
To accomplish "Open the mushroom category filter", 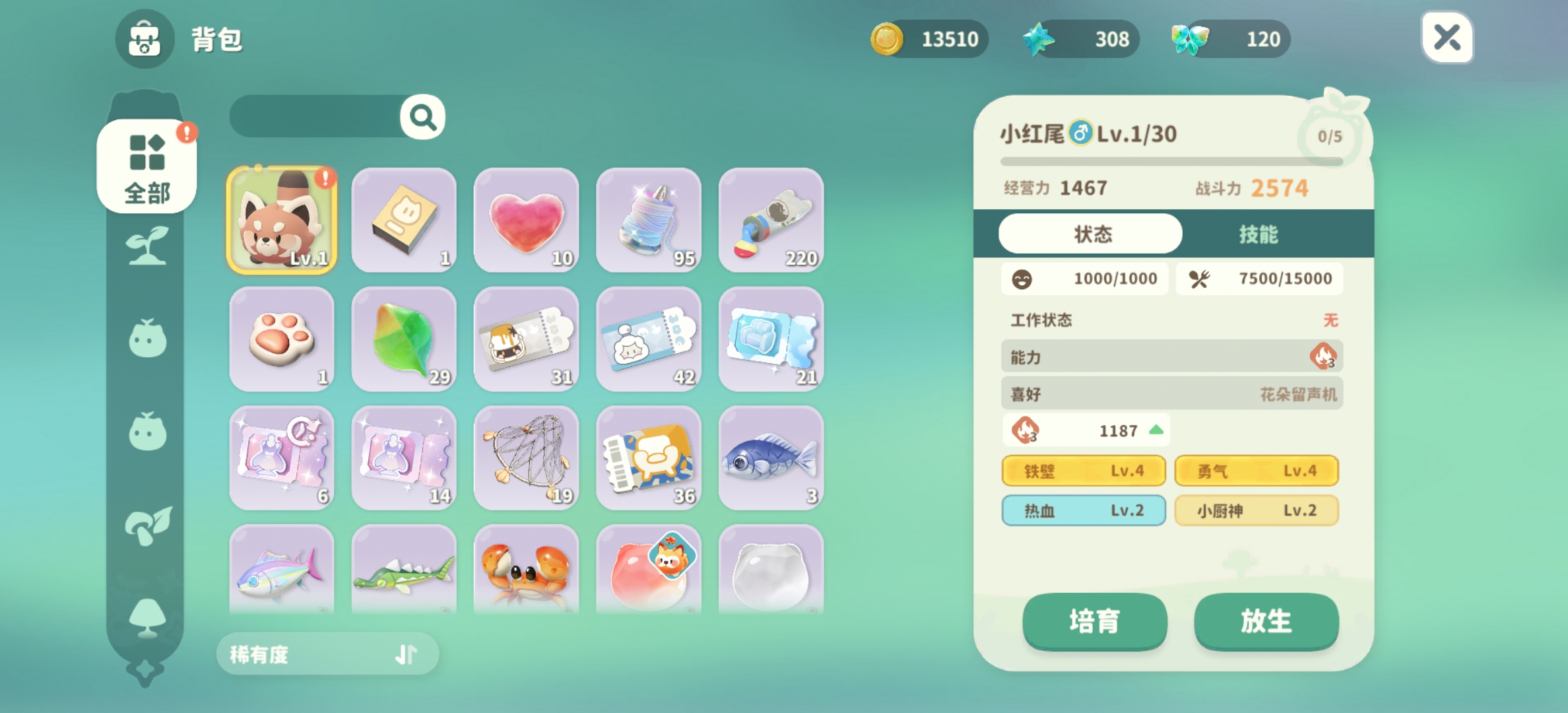I will (x=148, y=525).
